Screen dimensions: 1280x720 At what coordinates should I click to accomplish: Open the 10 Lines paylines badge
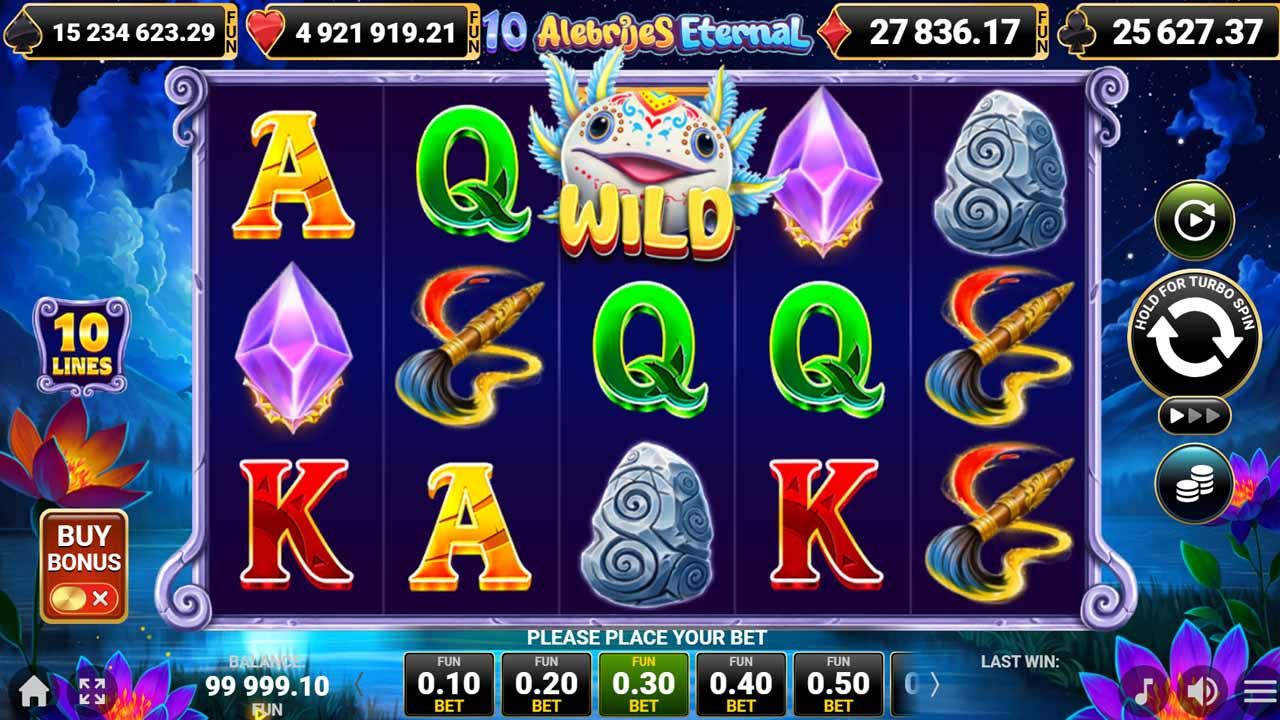coord(82,345)
